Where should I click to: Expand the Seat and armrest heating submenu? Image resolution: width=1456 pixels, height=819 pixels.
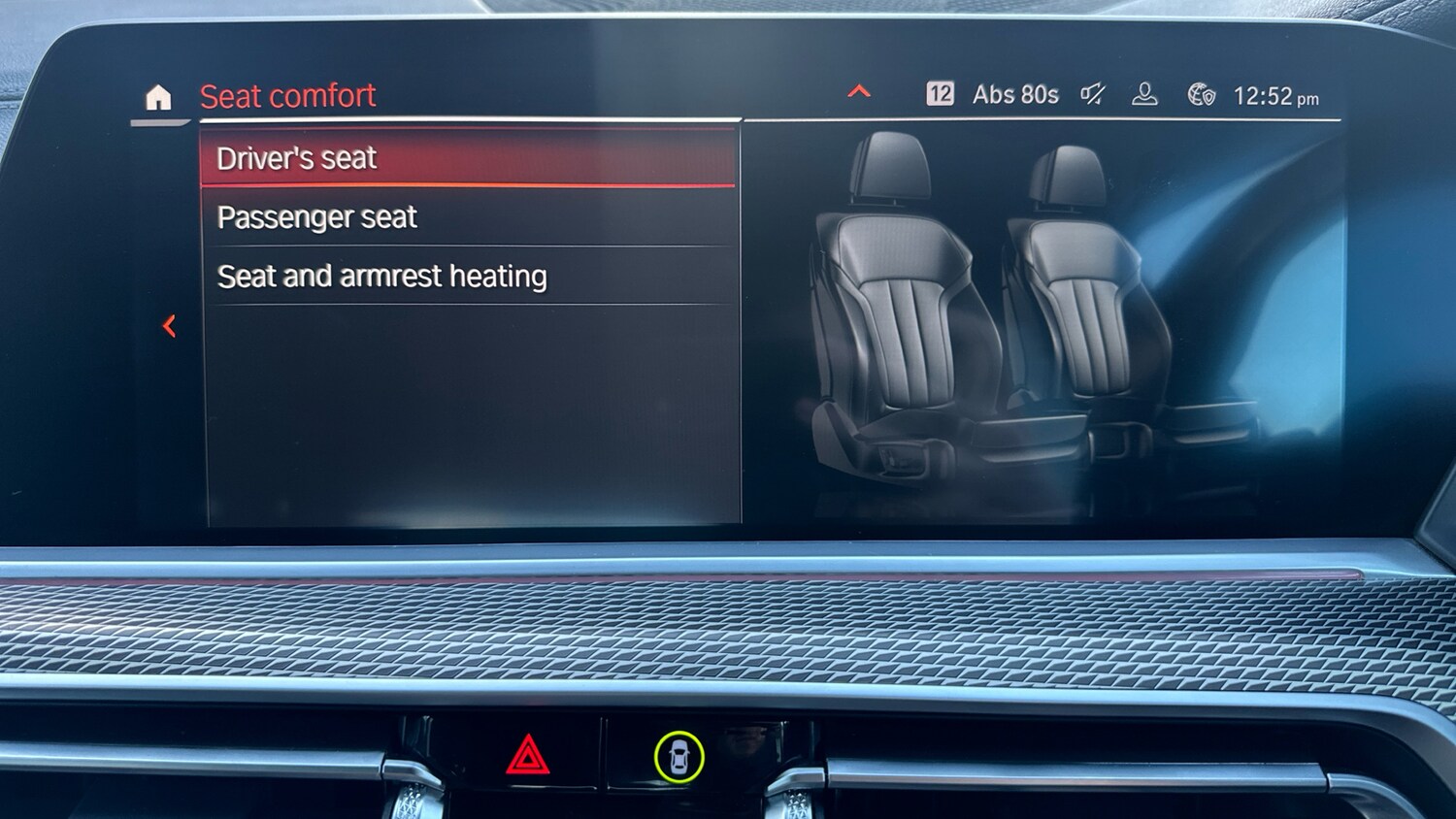point(466,277)
